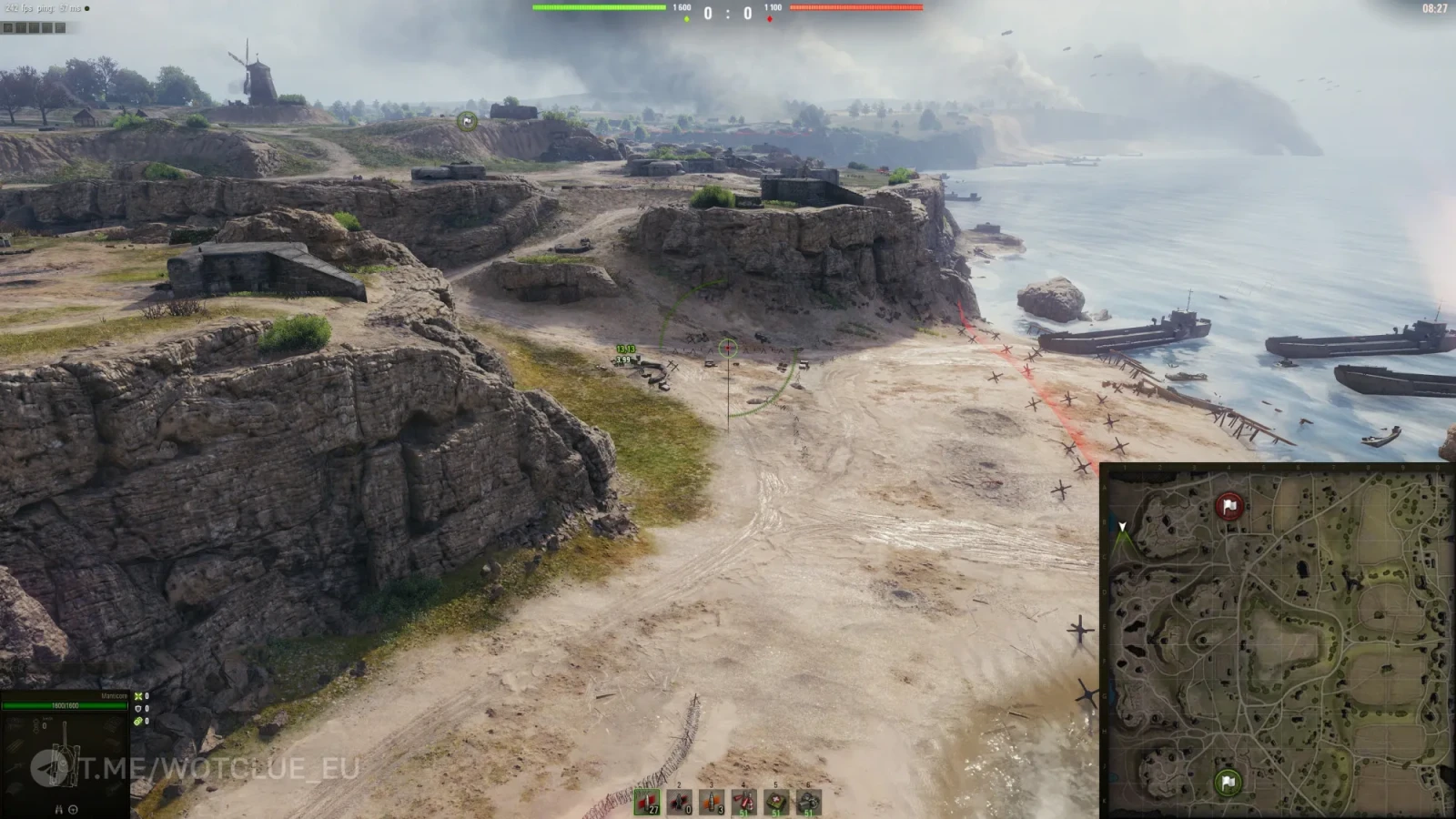Choose the orange shell slot with 3 rounds
1456x819 pixels.
[x=712, y=802]
